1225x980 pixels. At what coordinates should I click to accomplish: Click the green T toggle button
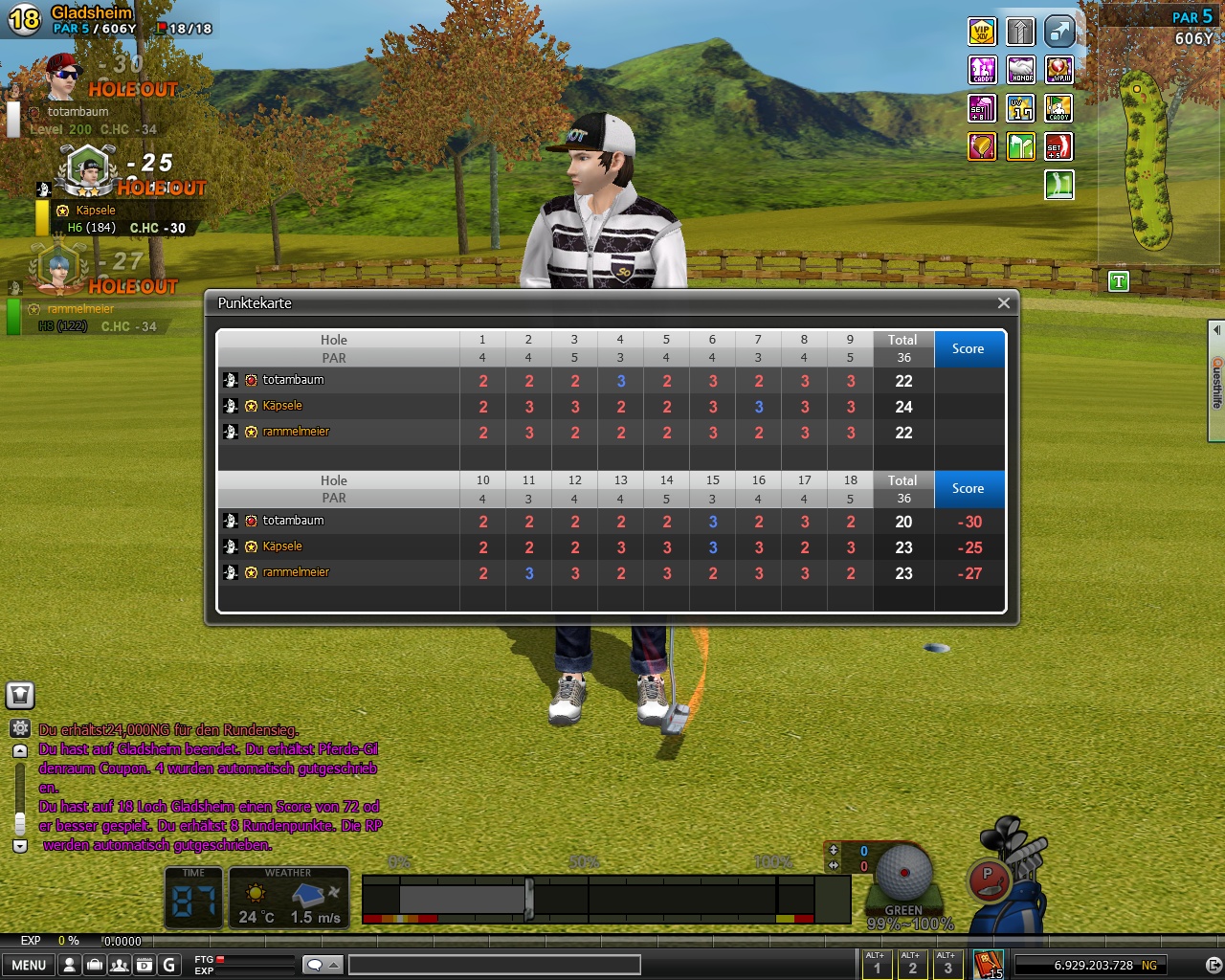tap(1118, 281)
